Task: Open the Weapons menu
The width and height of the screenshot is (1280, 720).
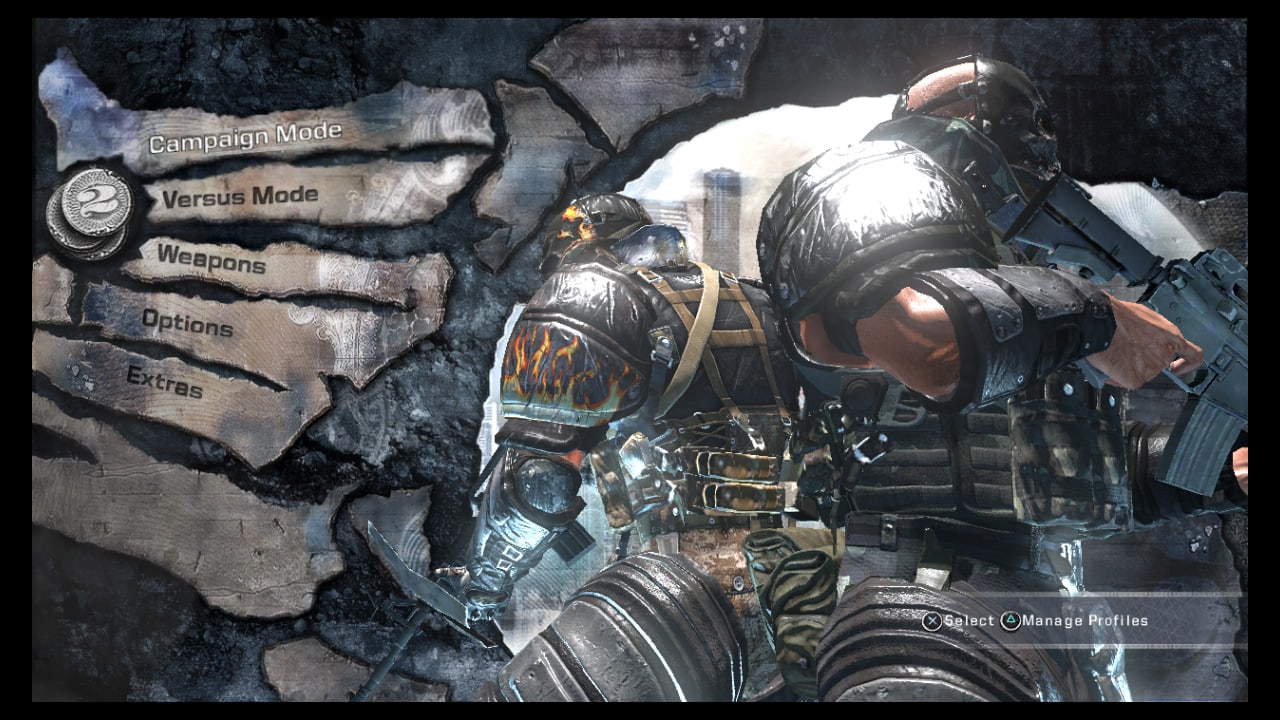Action: coord(212,264)
